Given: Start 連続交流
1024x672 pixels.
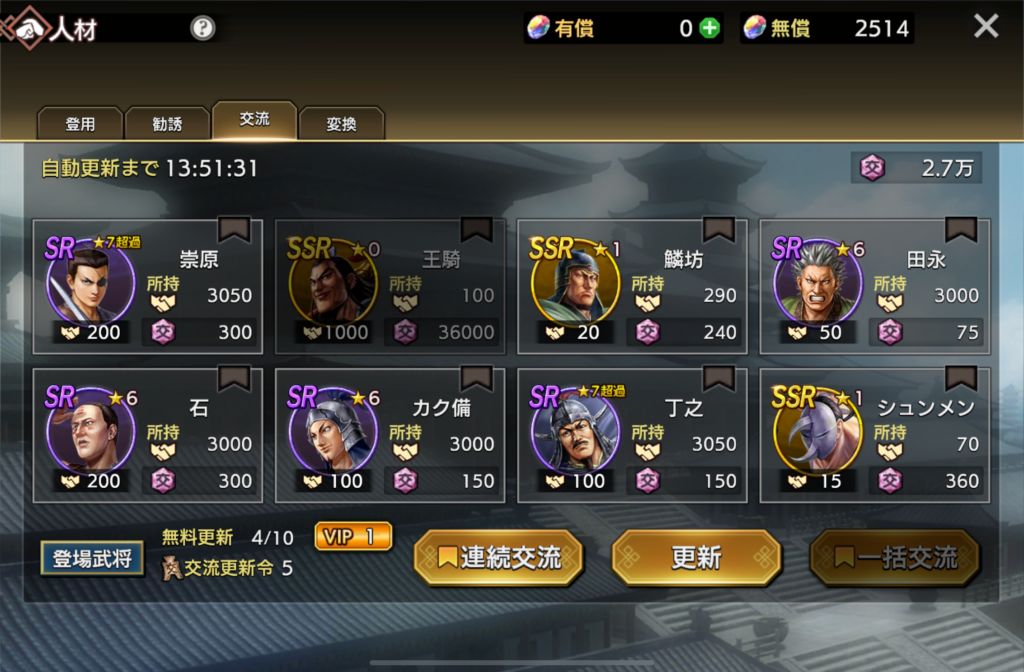Looking at the screenshot, I should 498,557.
